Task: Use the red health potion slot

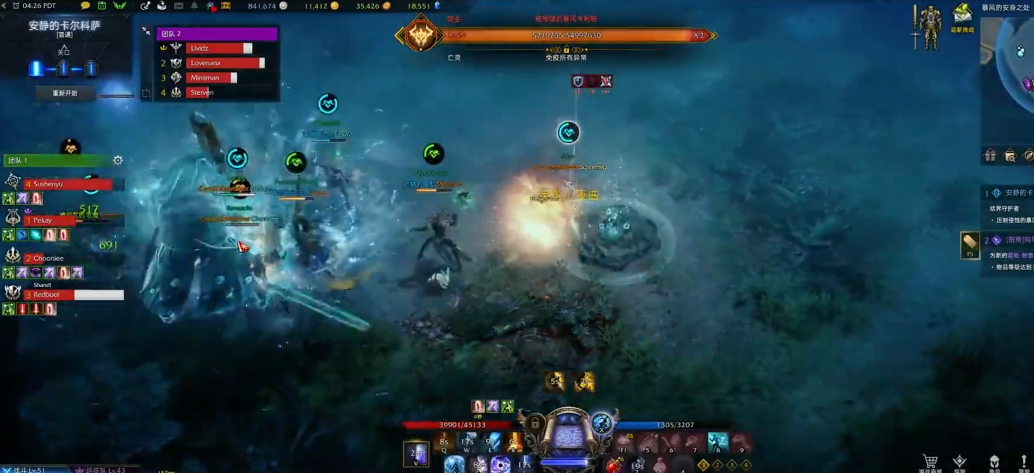Action: point(614,464)
